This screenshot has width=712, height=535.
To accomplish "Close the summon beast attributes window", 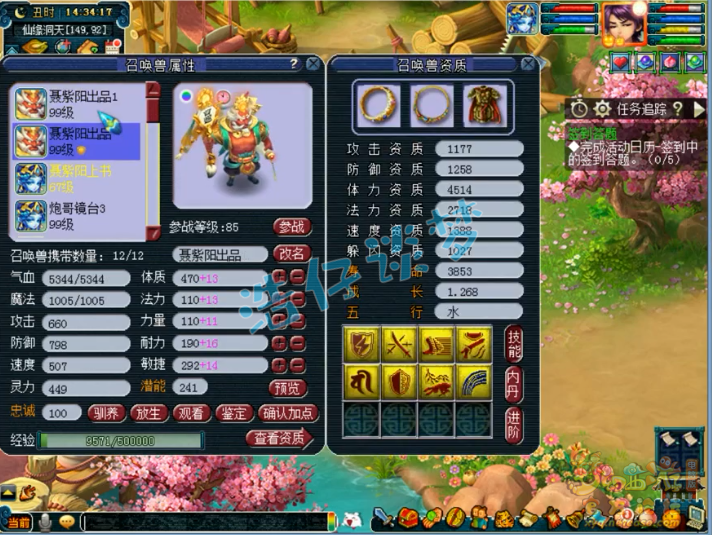I will (x=313, y=63).
